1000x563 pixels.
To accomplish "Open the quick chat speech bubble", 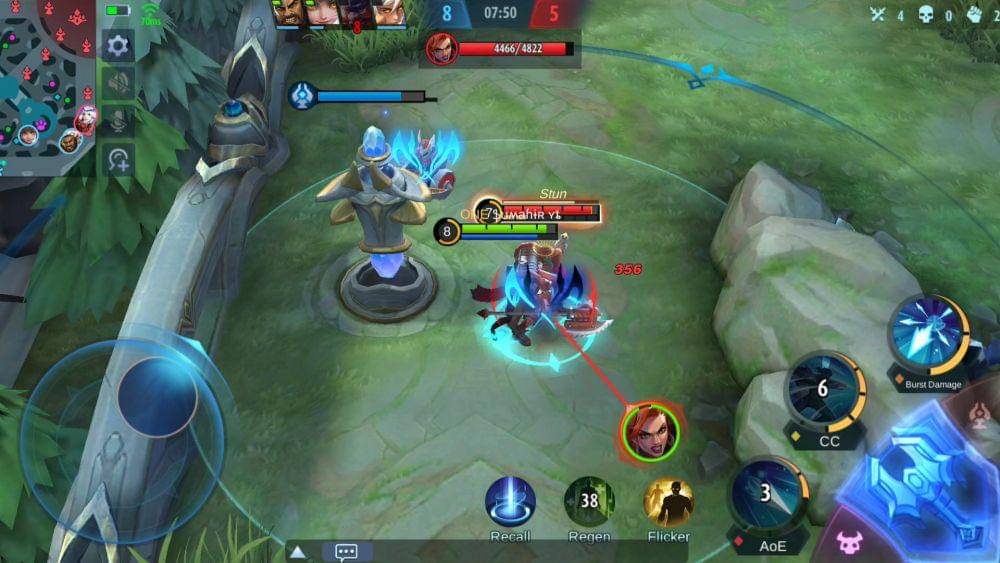I will [347, 552].
